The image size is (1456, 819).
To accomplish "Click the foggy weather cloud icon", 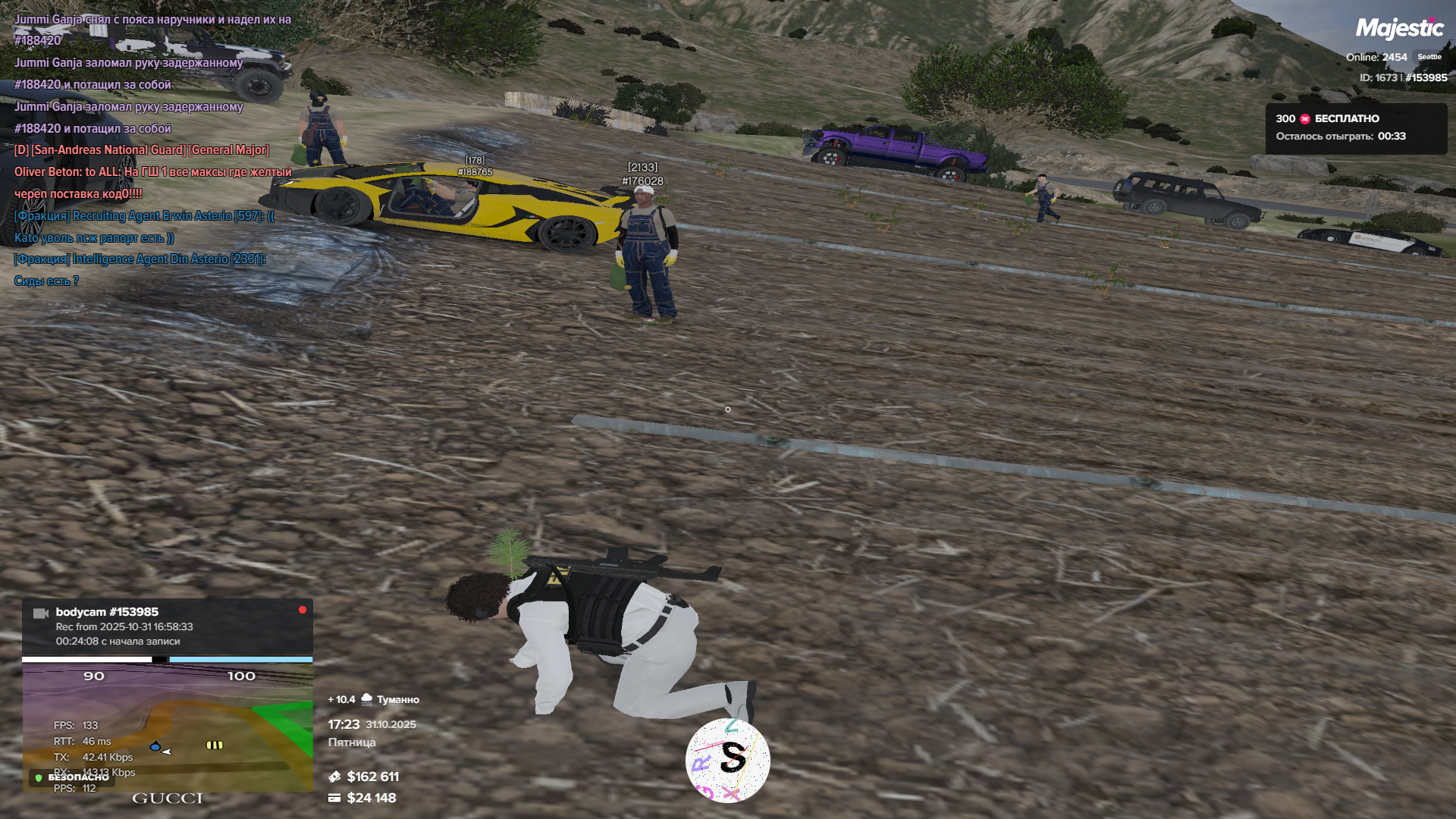I will coord(367,699).
